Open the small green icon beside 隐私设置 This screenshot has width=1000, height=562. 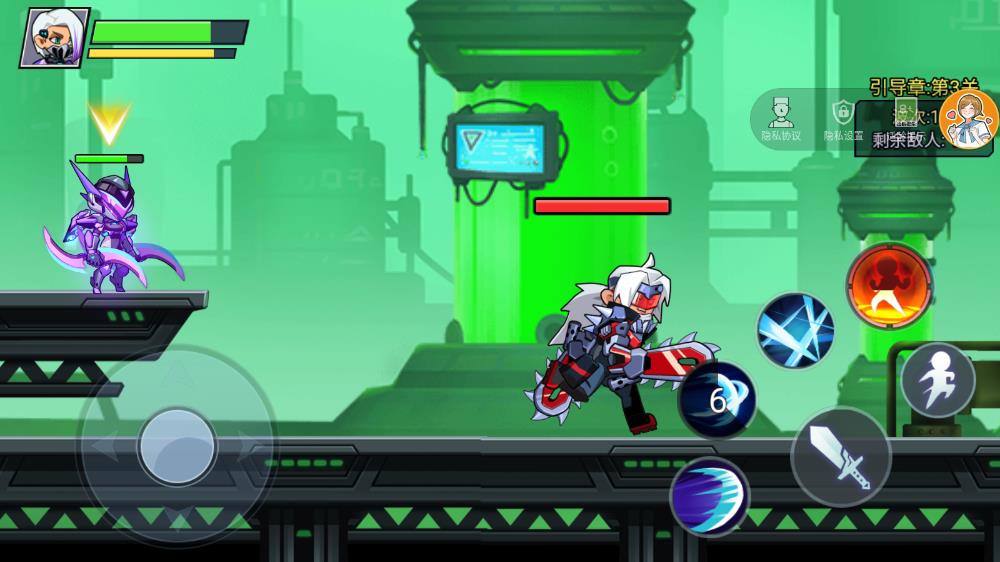pos(905,110)
